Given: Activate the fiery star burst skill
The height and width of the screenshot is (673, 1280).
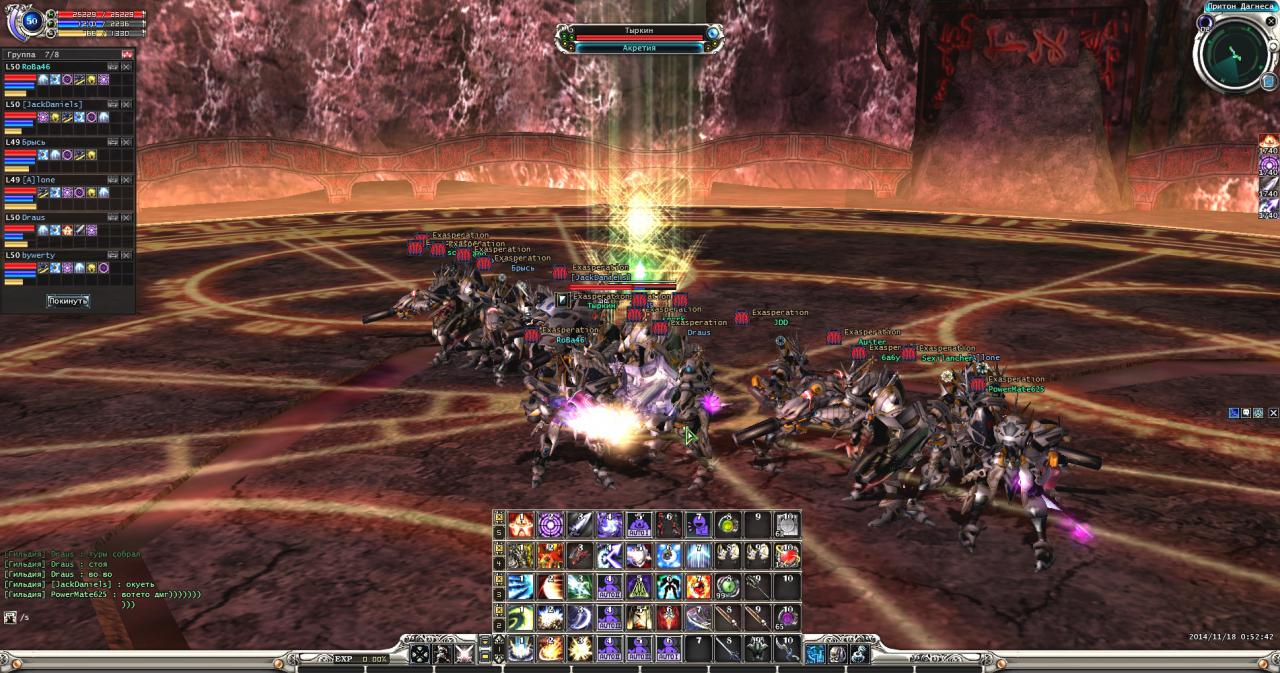Looking at the screenshot, I should coord(520,524).
